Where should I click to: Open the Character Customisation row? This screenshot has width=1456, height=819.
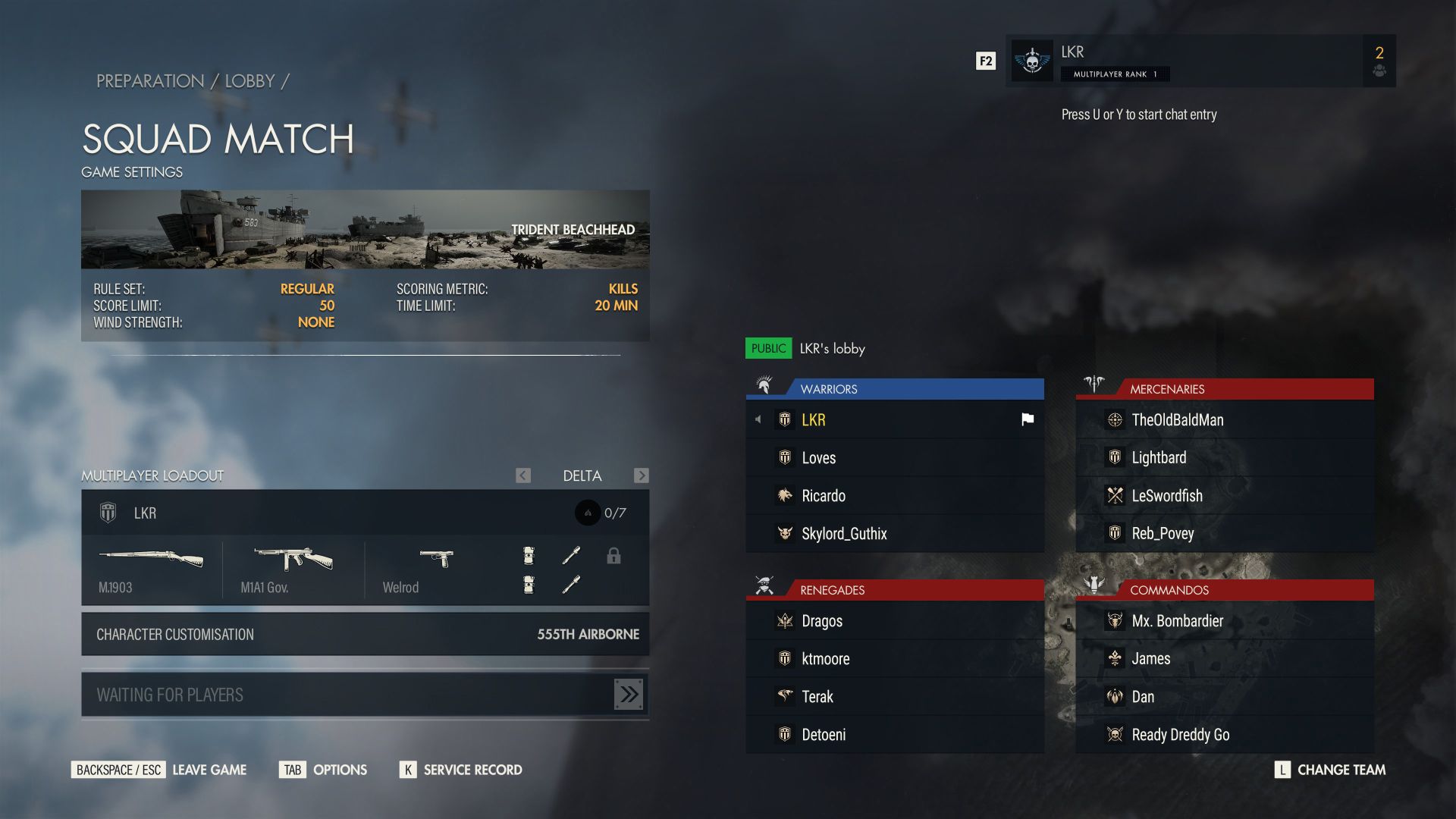point(365,634)
